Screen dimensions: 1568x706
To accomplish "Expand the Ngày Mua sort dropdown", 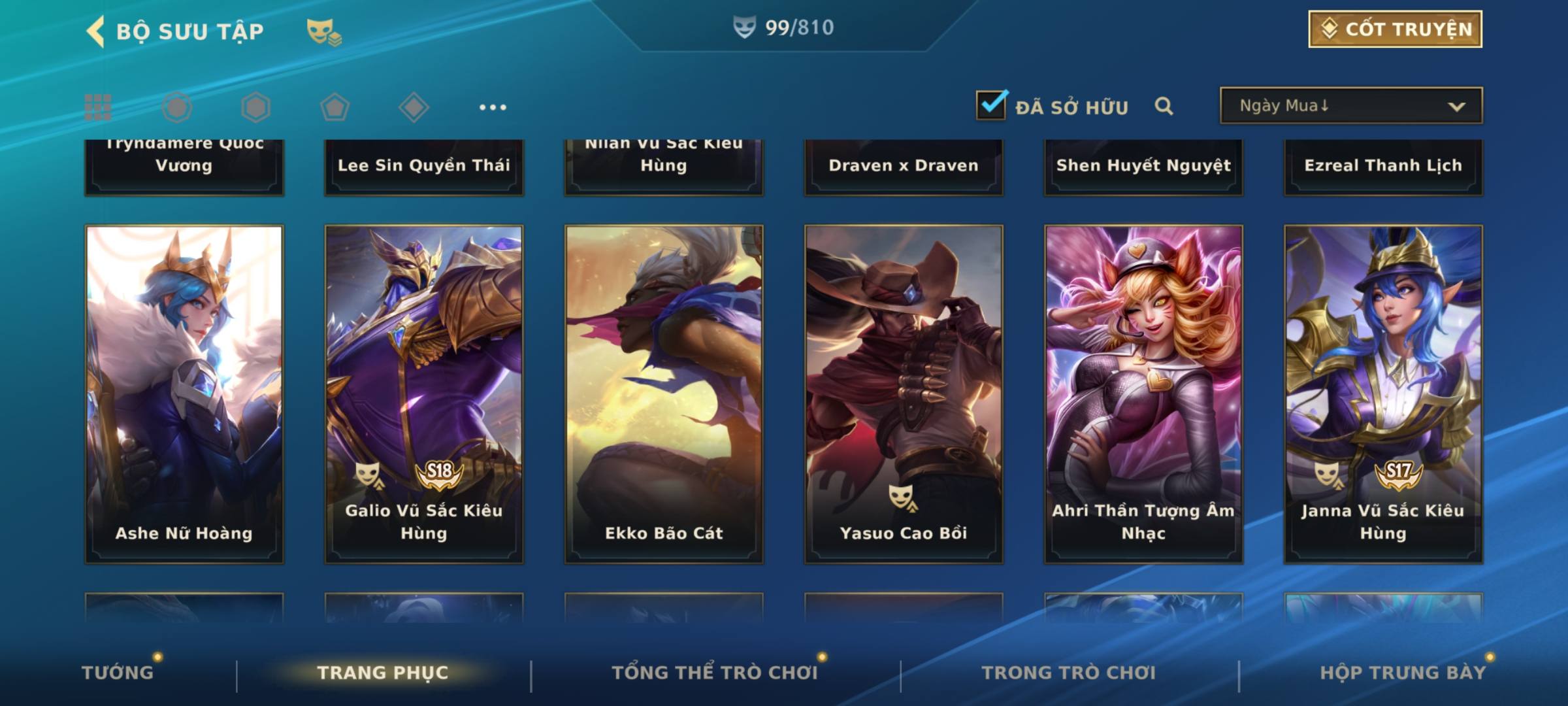I will (1350, 106).
